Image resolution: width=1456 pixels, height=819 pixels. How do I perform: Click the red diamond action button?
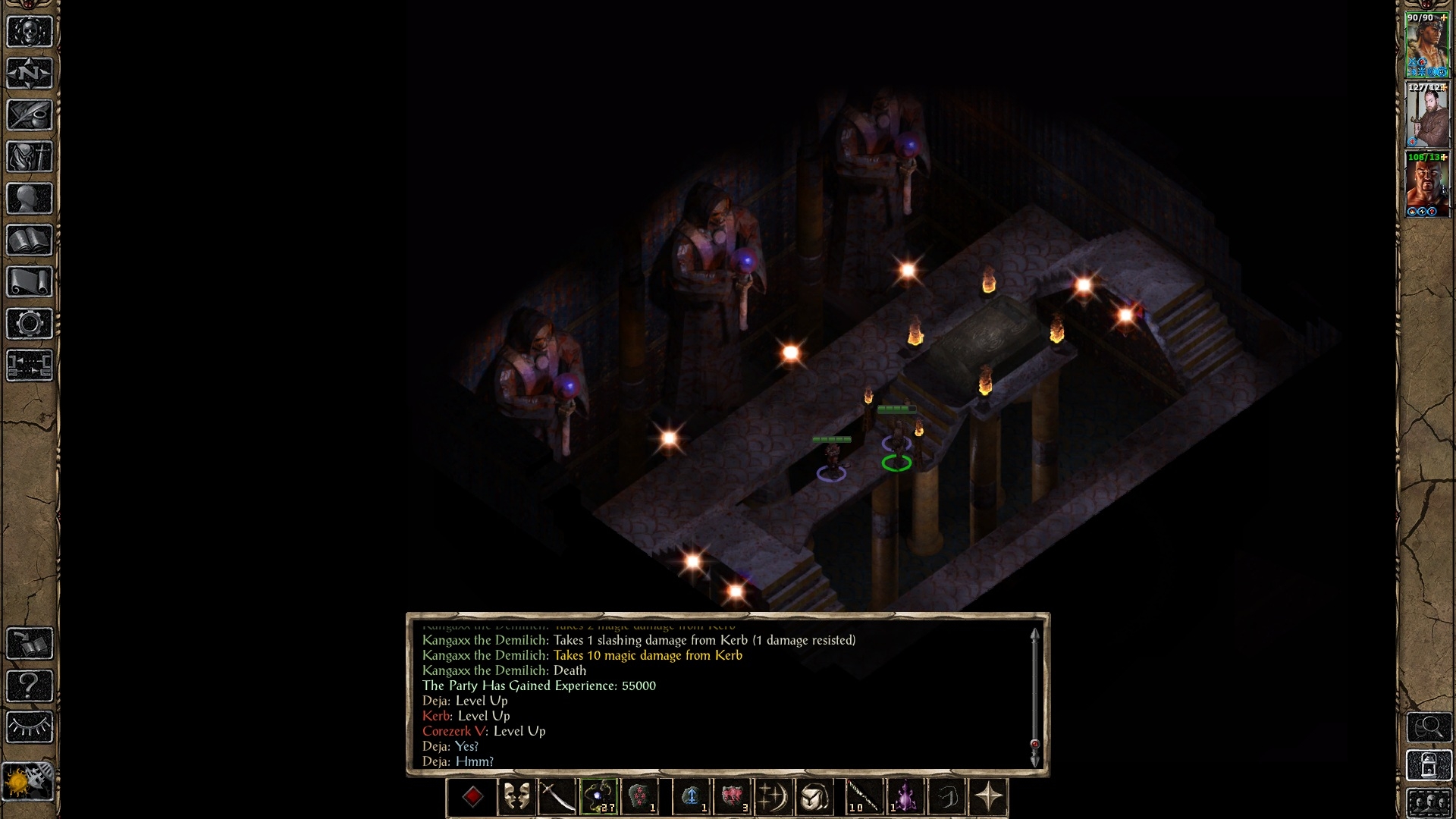[x=472, y=797]
